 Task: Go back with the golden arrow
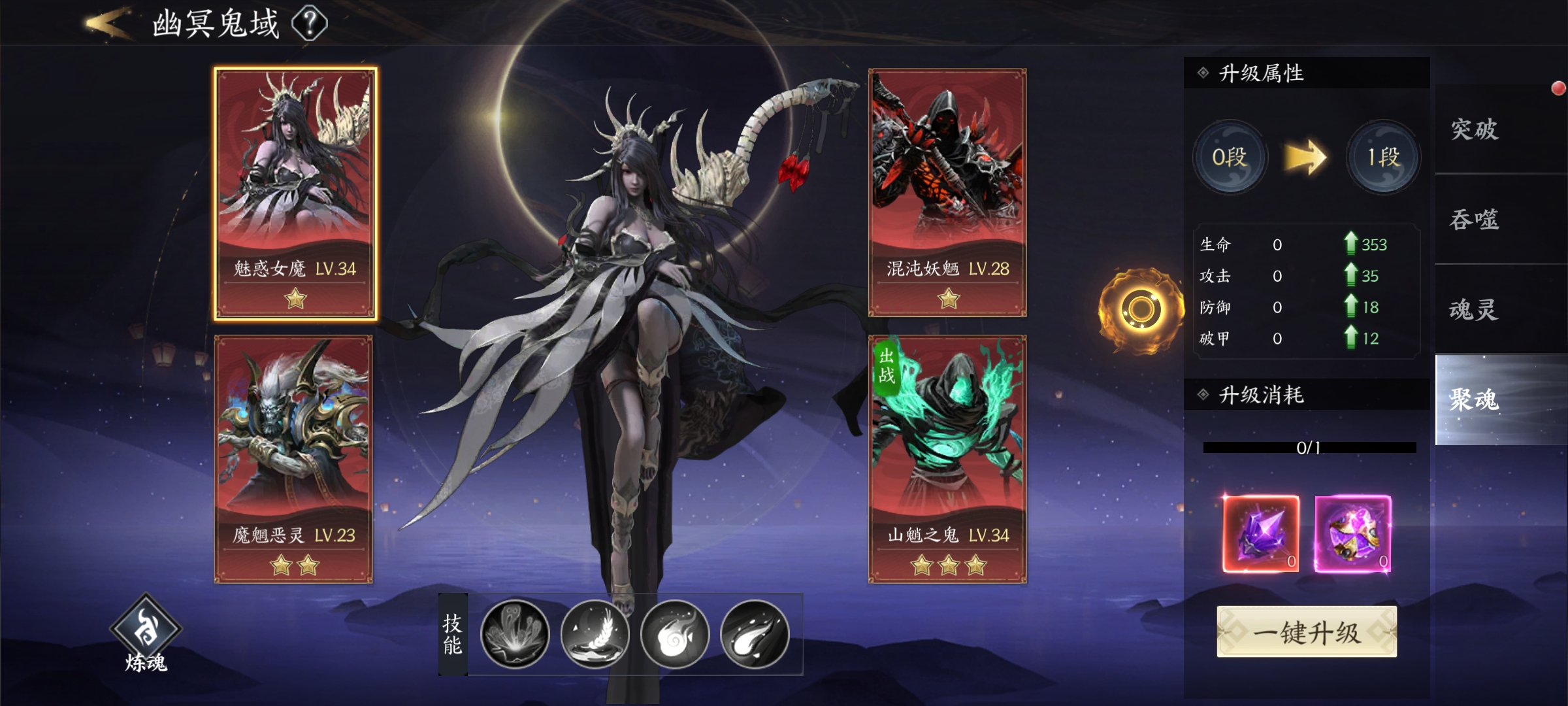(x=106, y=24)
